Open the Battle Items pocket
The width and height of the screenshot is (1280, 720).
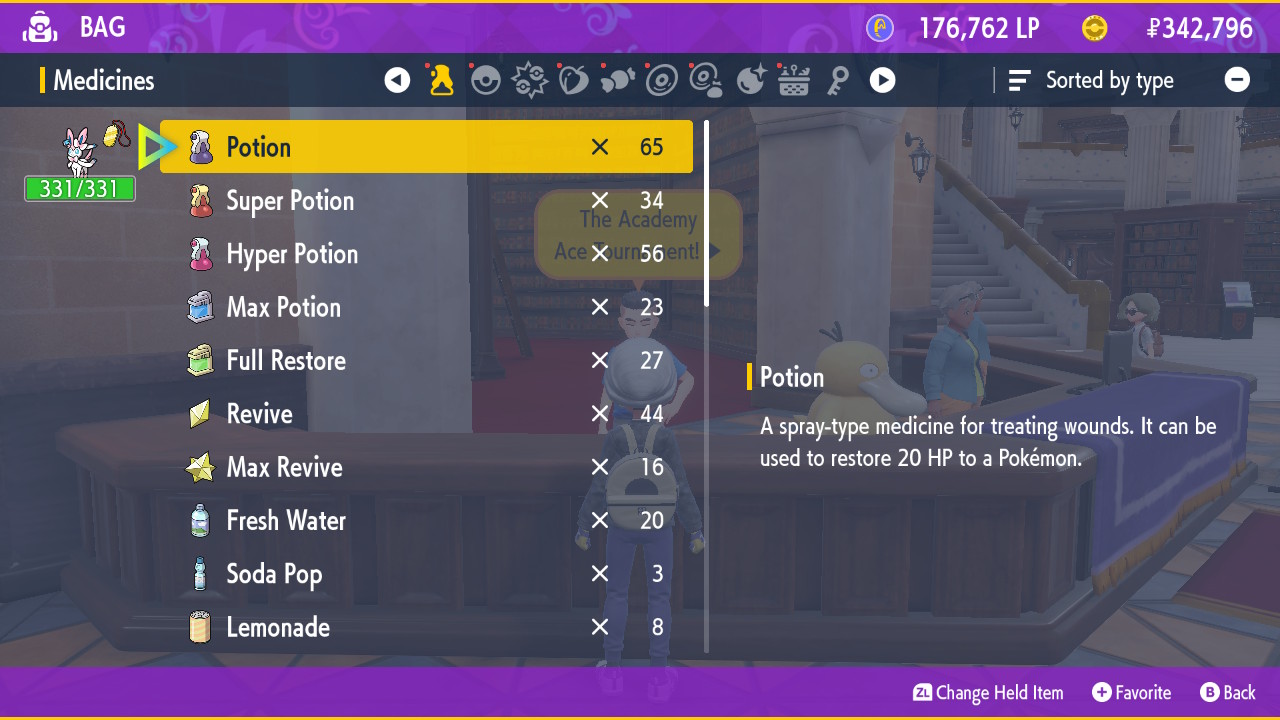(x=529, y=80)
